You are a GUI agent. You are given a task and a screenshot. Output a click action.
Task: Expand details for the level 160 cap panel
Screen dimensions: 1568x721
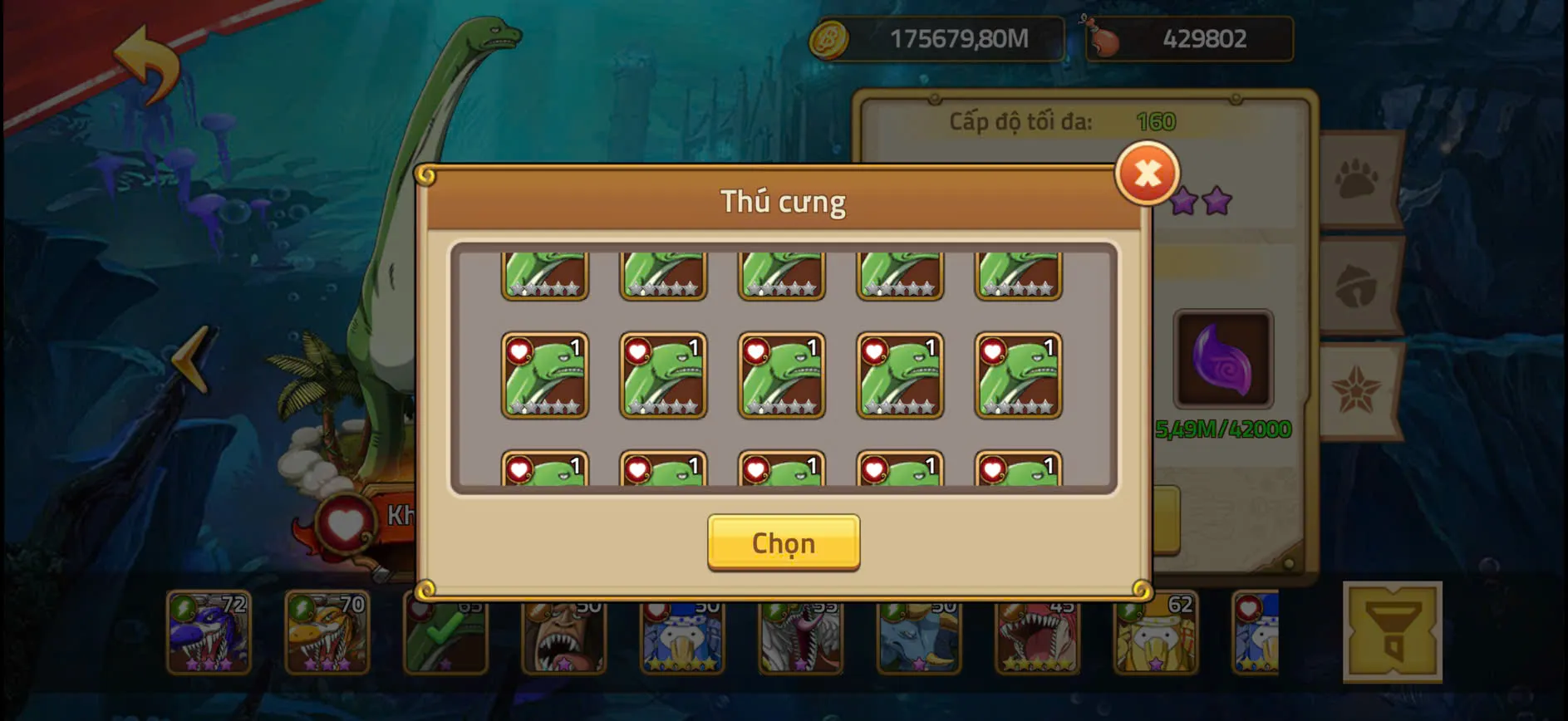click(x=1064, y=120)
